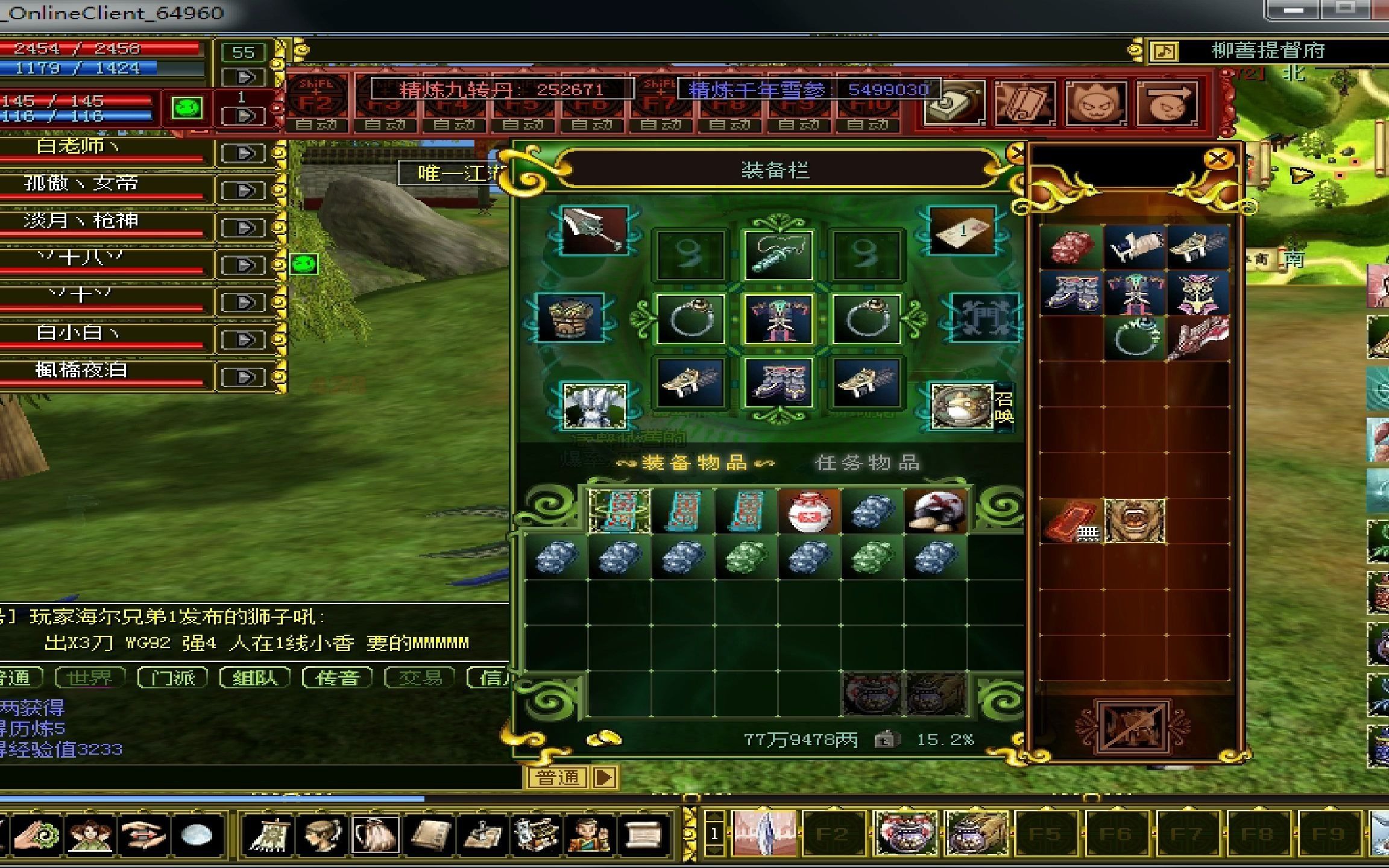Select party member 枫桥夜泊
This screenshot has width=1389, height=868.
point(81,370)
